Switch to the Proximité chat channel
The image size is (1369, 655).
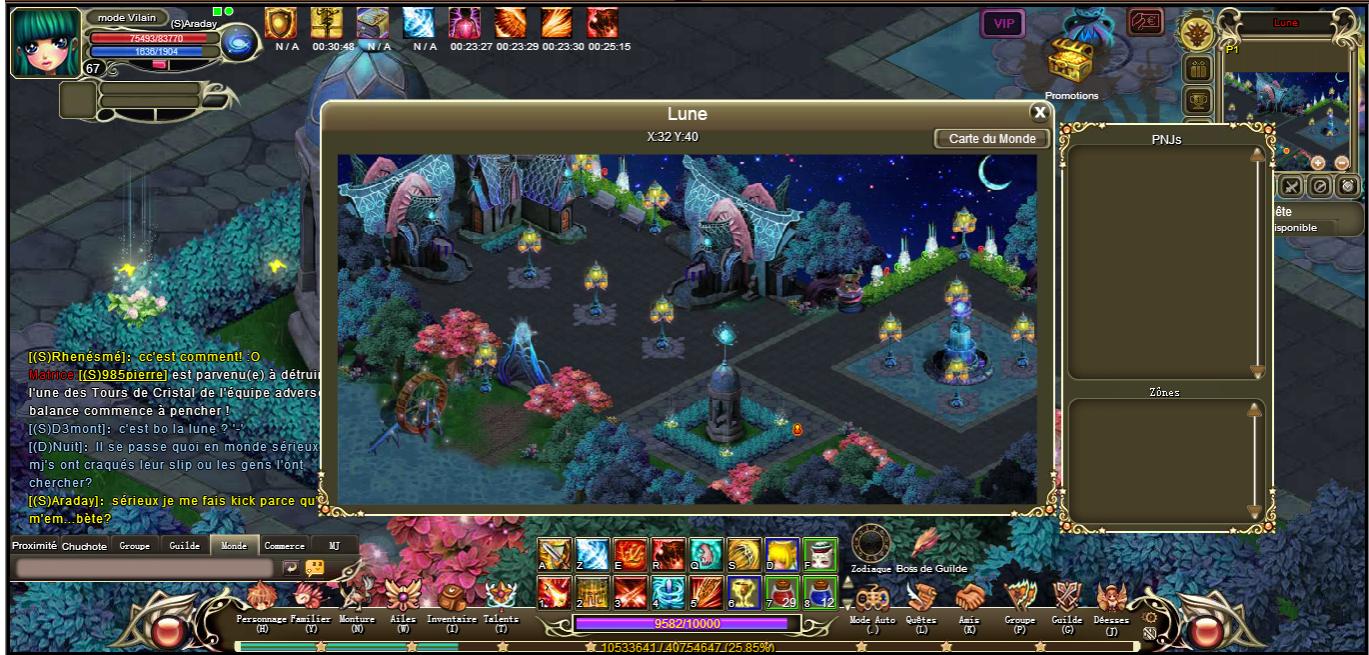pos(34,546)
